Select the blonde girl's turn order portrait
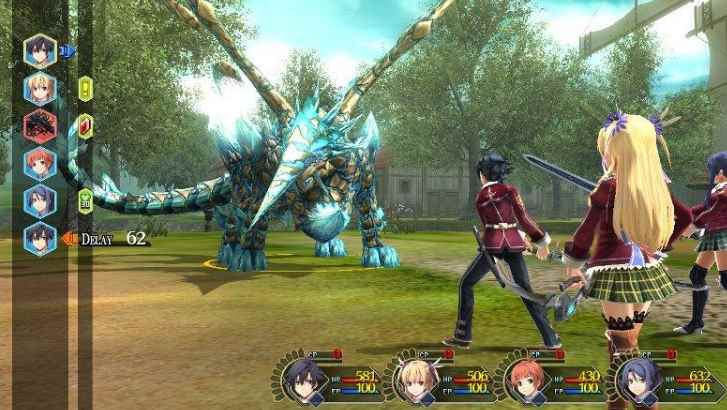This screenshot has height=410, width=727. 41,87
